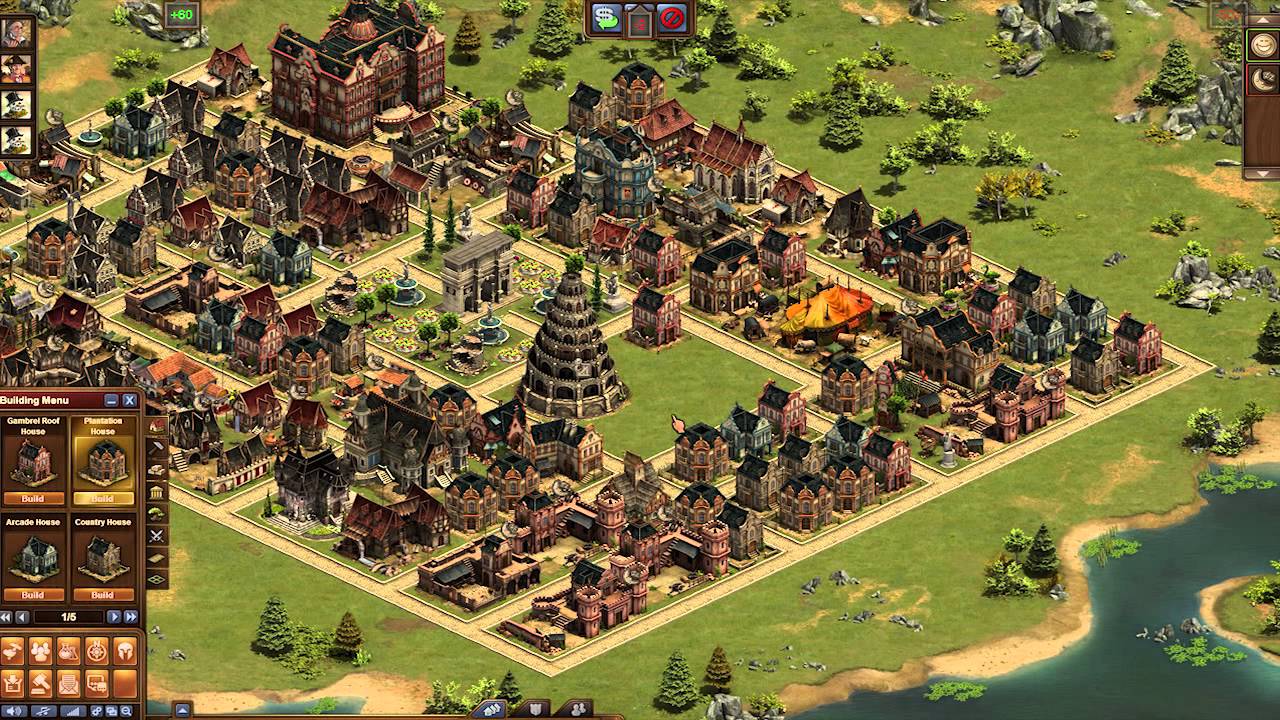
Task: Build the Arcade House
Action: [34, 595]
